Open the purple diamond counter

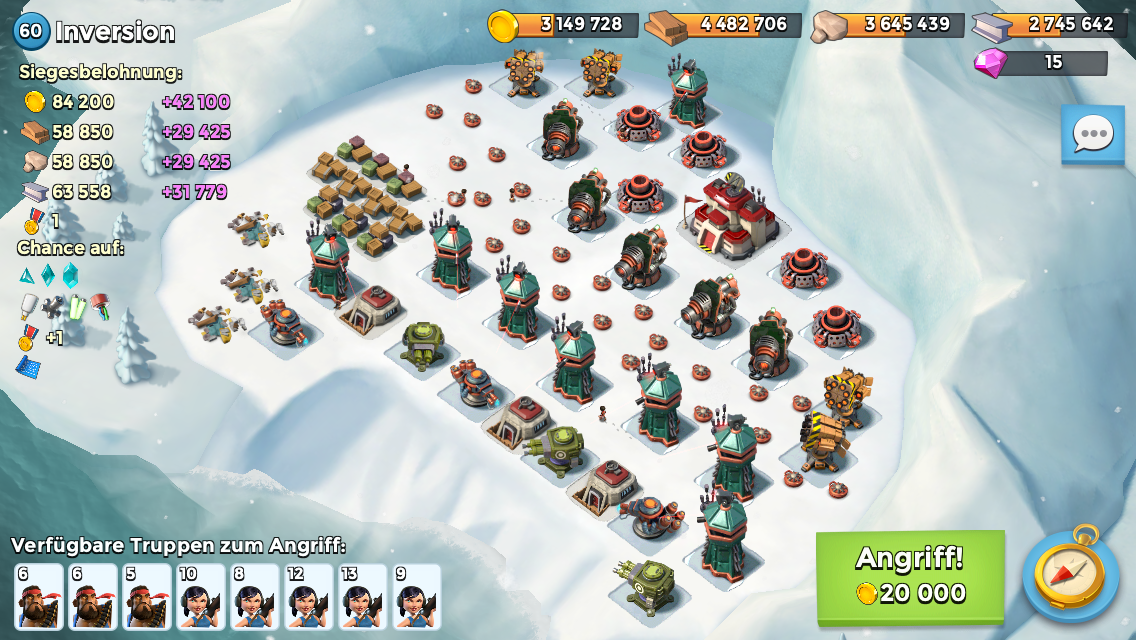click(1041, 63)
